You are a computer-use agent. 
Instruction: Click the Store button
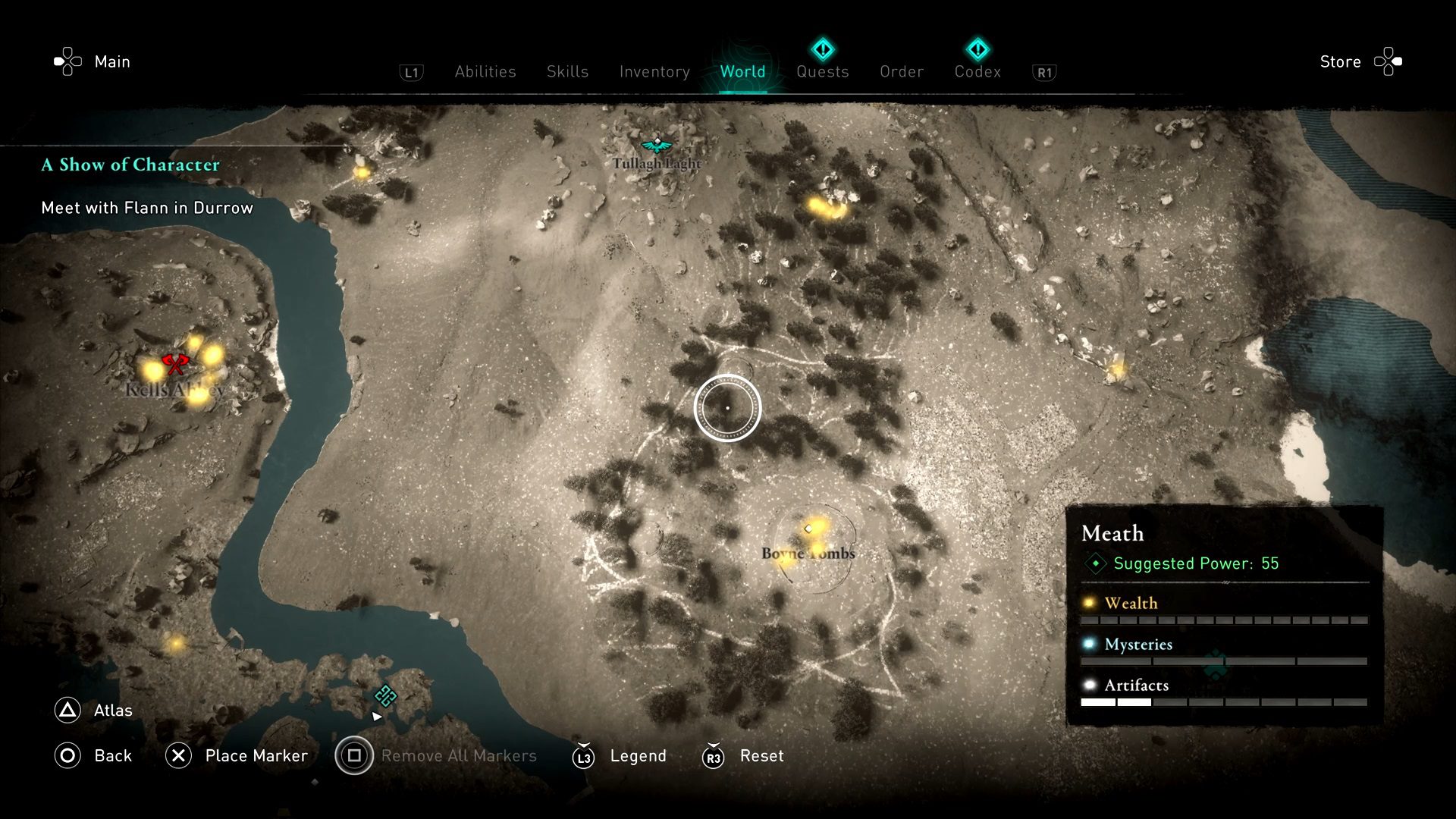pyautogui.click(x=1340, y=61)
